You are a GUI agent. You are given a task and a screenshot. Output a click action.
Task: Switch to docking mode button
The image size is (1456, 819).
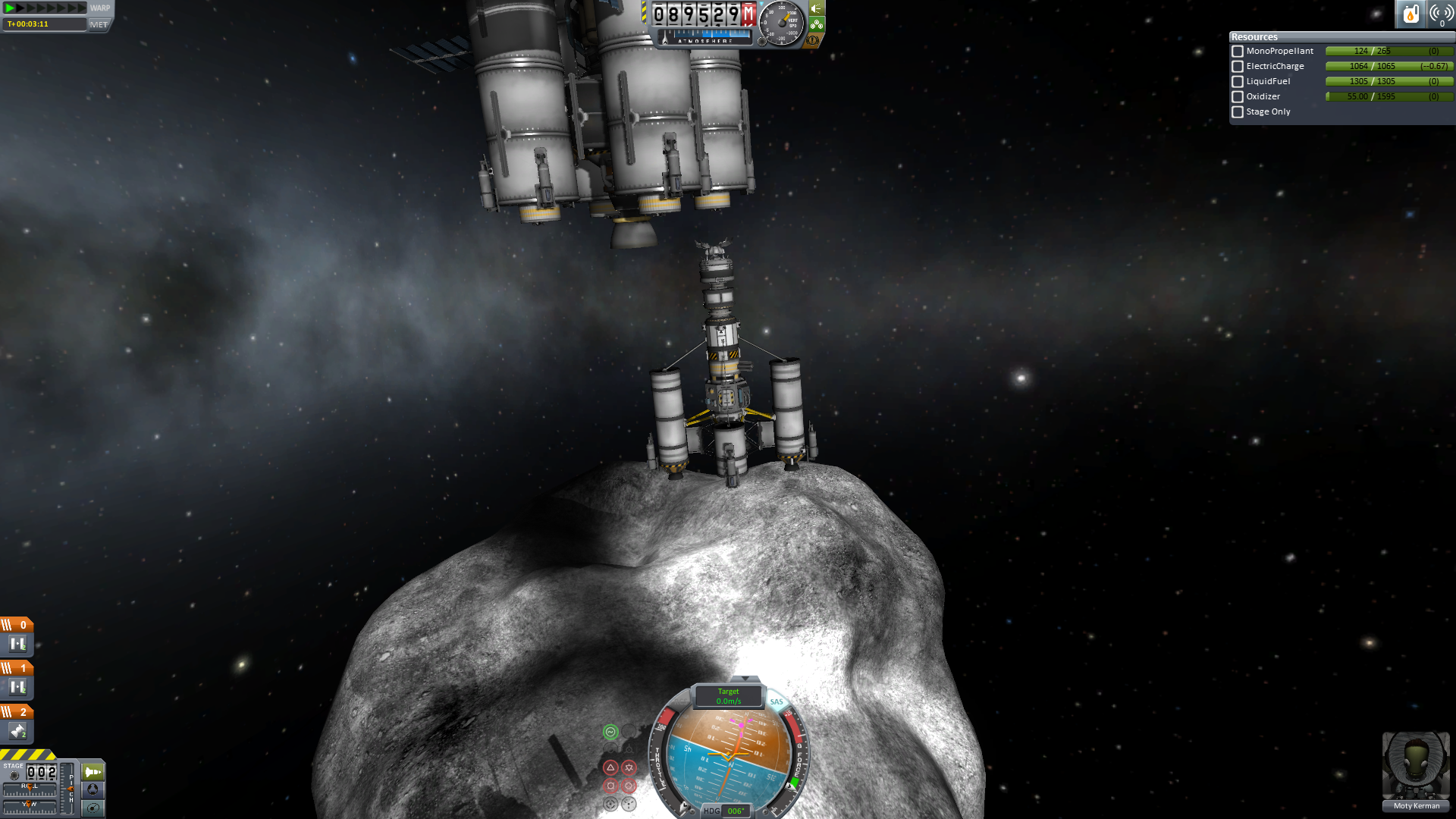[x=93, y=790]
